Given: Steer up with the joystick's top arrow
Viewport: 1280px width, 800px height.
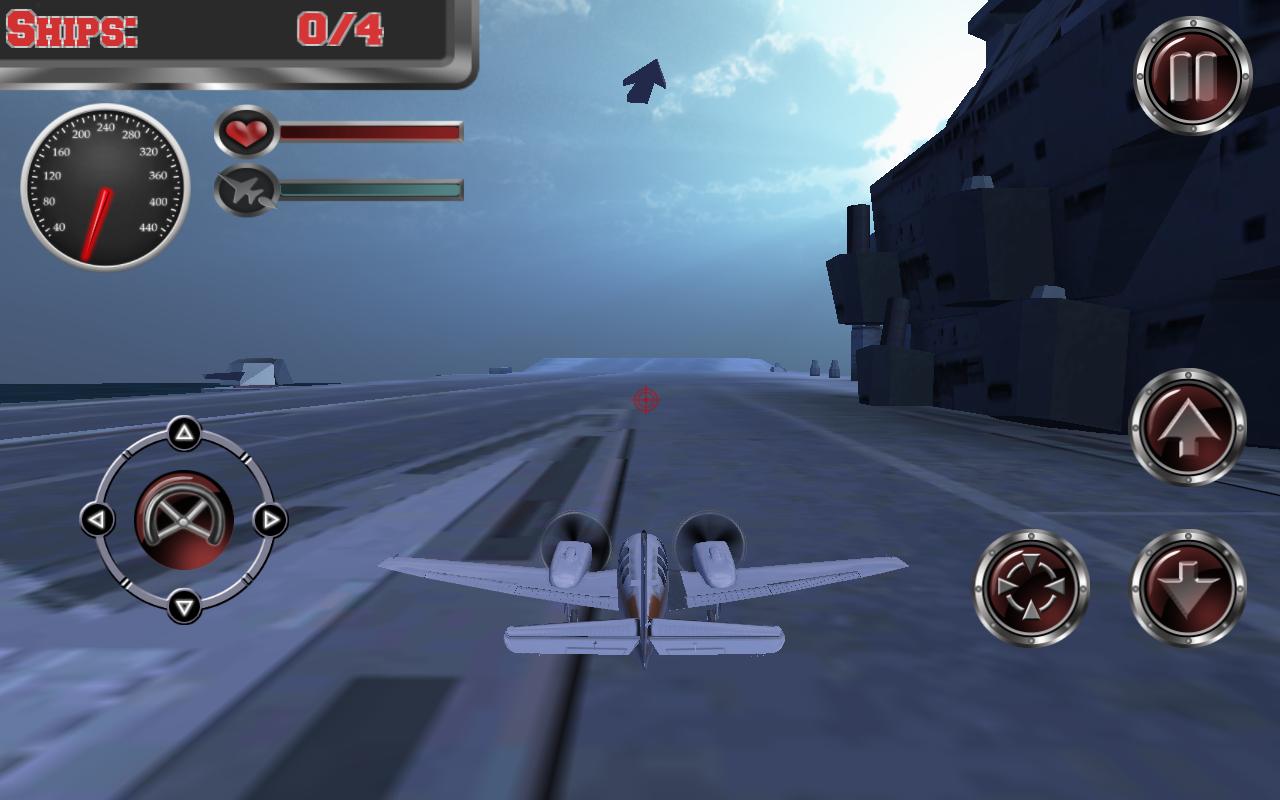Looking at the screenshot, I should pyautogui.click(x=183, y=434).
